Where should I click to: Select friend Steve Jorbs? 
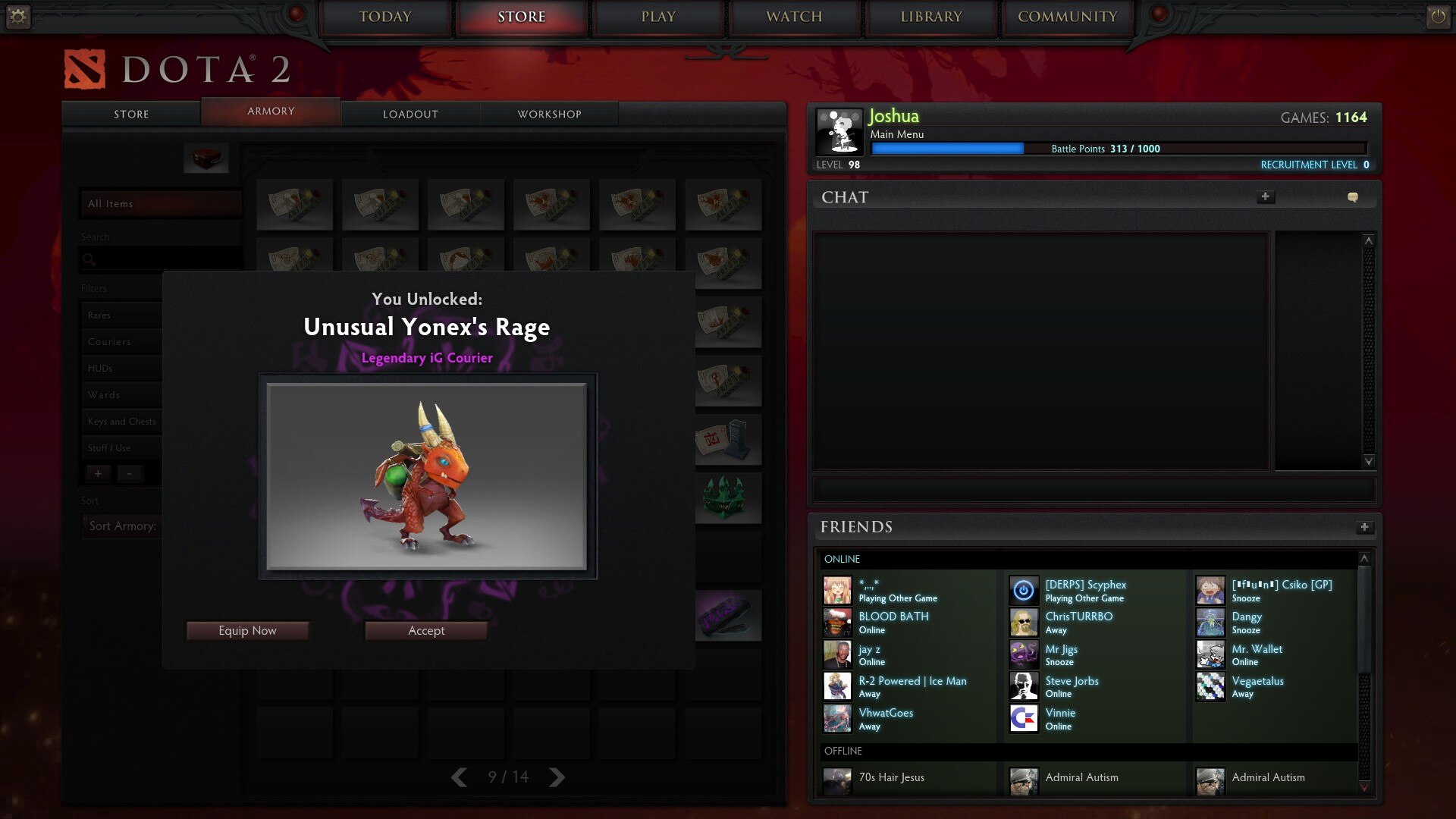[1072, 681]
